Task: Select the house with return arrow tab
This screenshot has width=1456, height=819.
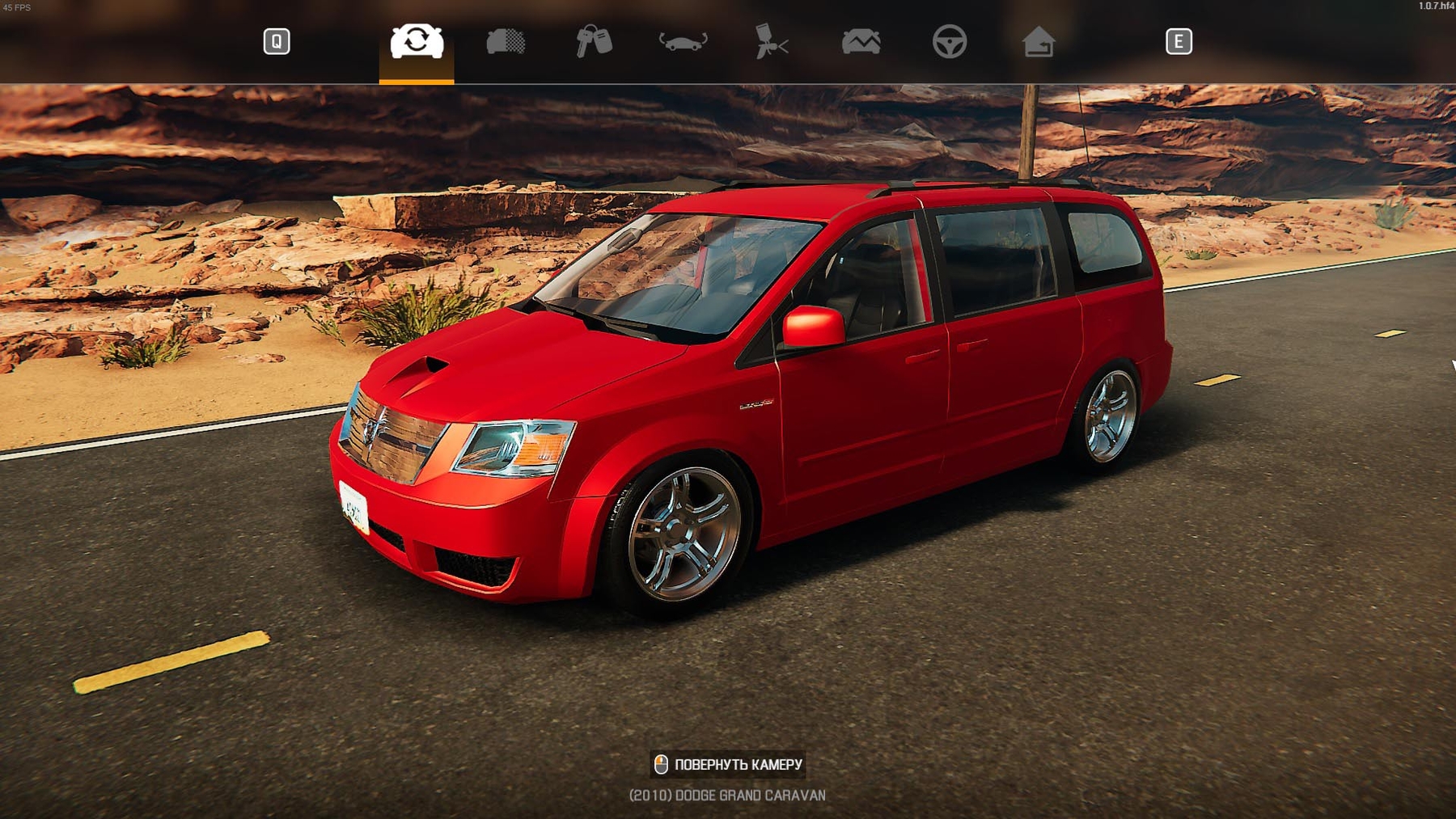Action: coord(1039,41)
